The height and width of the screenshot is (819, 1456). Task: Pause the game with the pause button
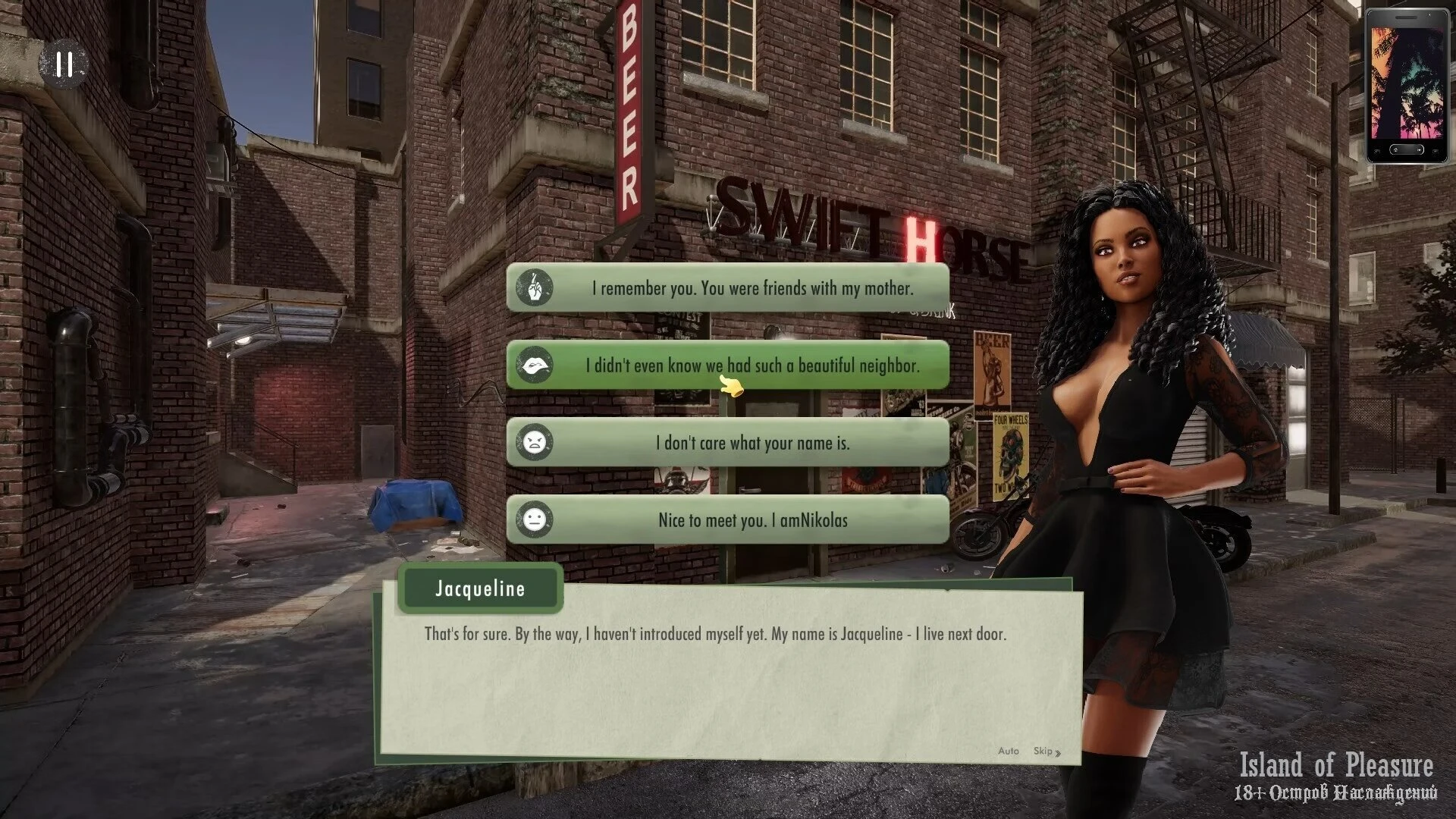(x=64, y=64)
